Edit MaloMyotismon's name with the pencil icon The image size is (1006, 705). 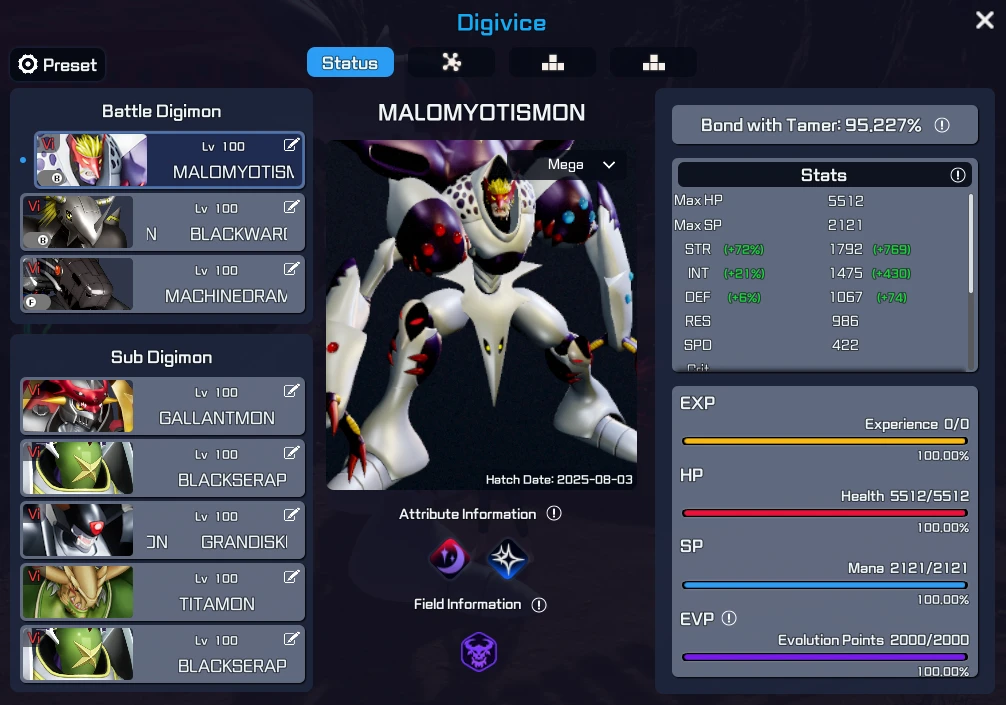(291, 146)
